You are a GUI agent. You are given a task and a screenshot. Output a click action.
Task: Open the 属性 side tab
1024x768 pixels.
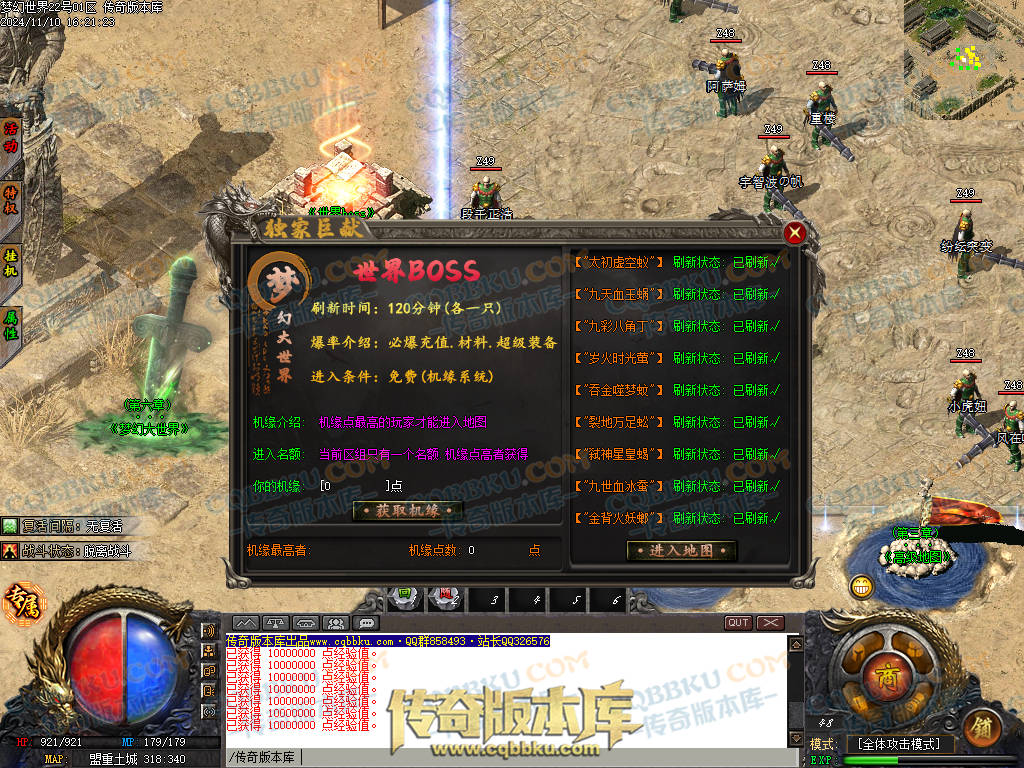point(11,325)
